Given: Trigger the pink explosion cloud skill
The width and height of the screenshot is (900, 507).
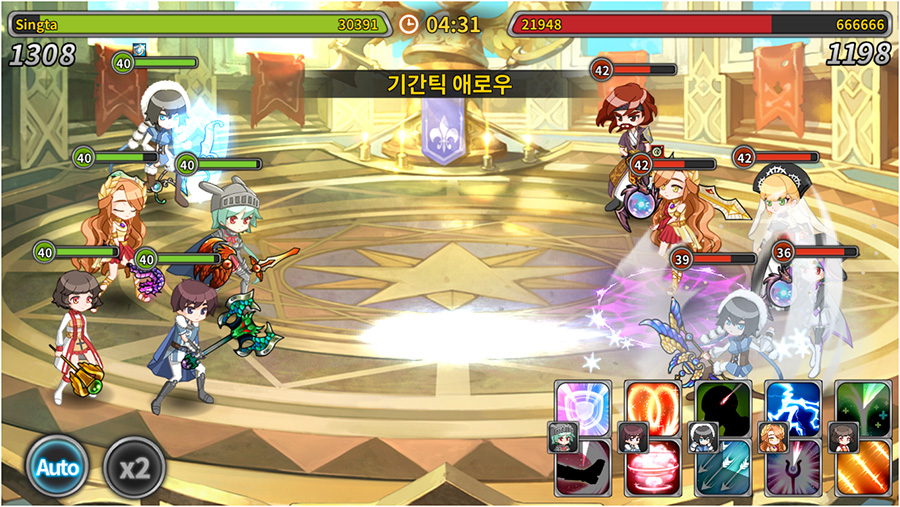Looking at the screenshot, I should pyautogui.click(x=656, y=470).
